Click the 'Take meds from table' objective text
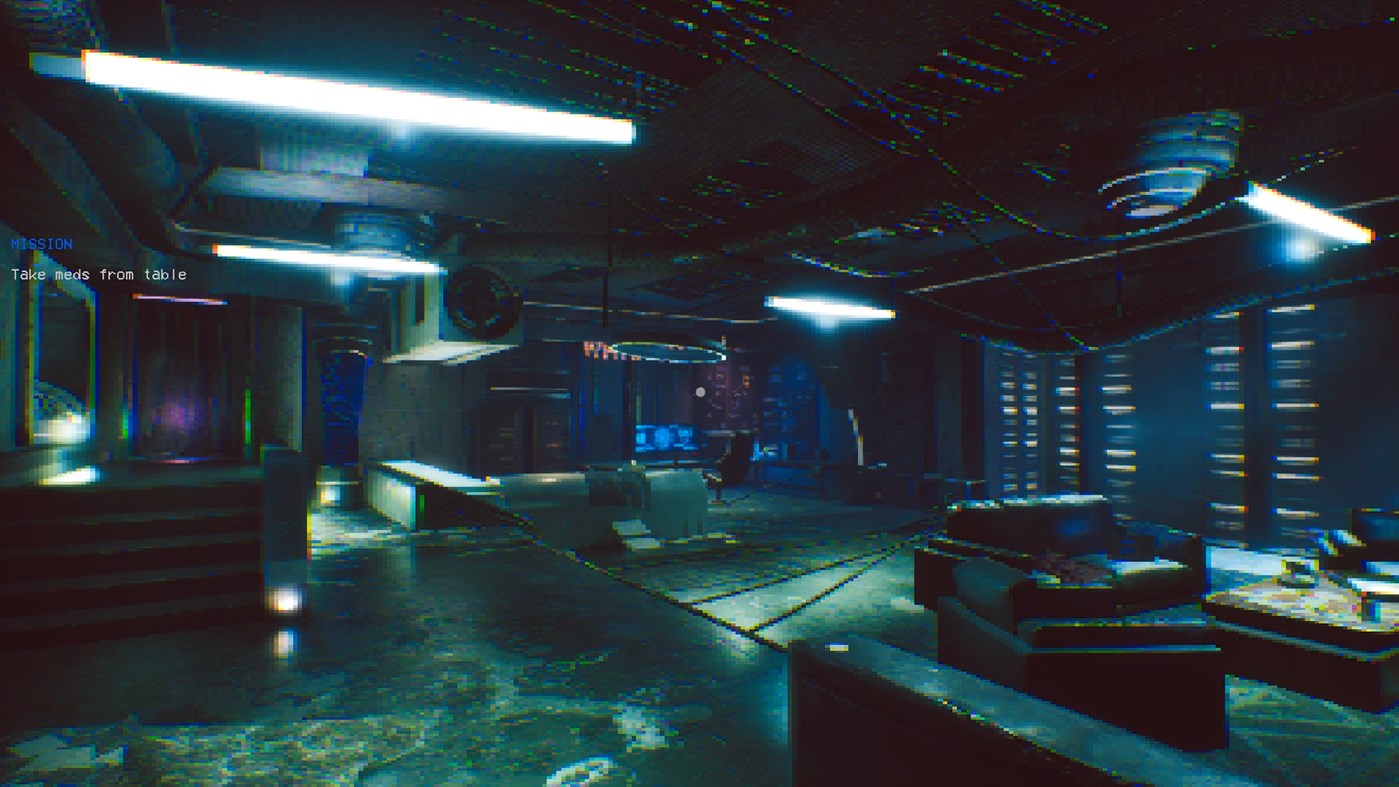Screen dimensions: 1399x787 pyautogui.click(x=98, y=274)
